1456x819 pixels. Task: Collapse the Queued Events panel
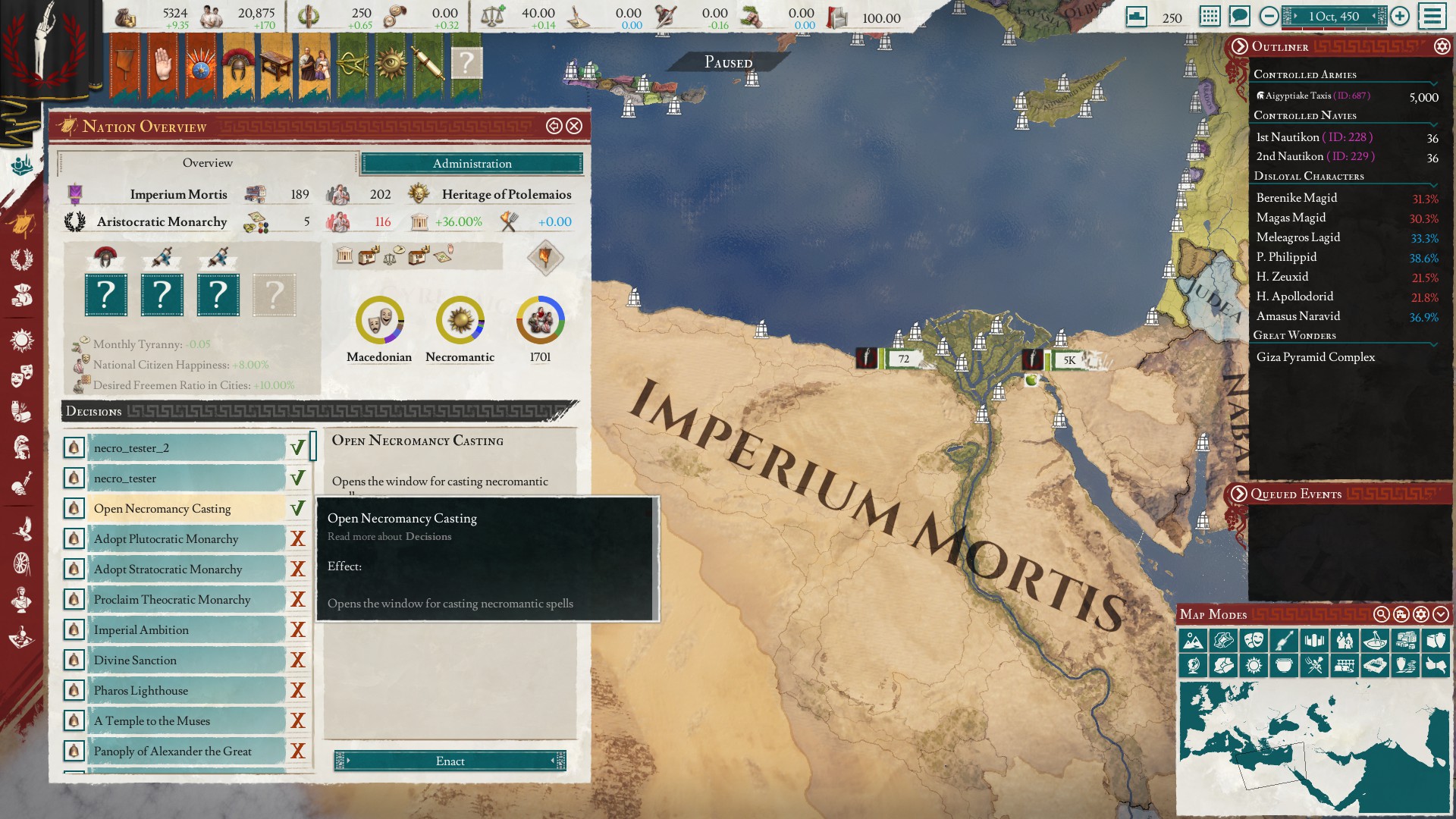(1241, 494)
